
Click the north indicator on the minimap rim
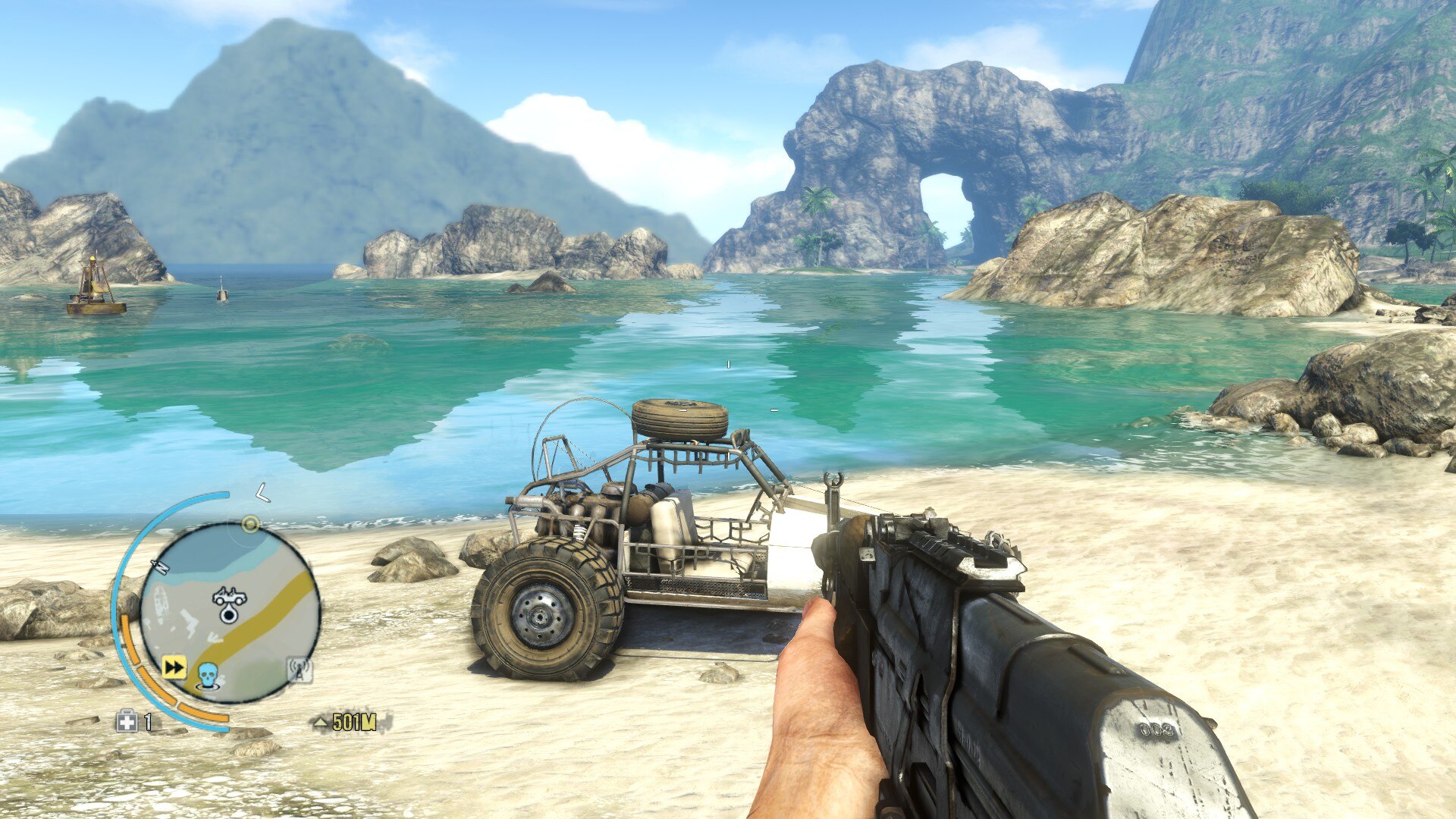click(160, 566)
